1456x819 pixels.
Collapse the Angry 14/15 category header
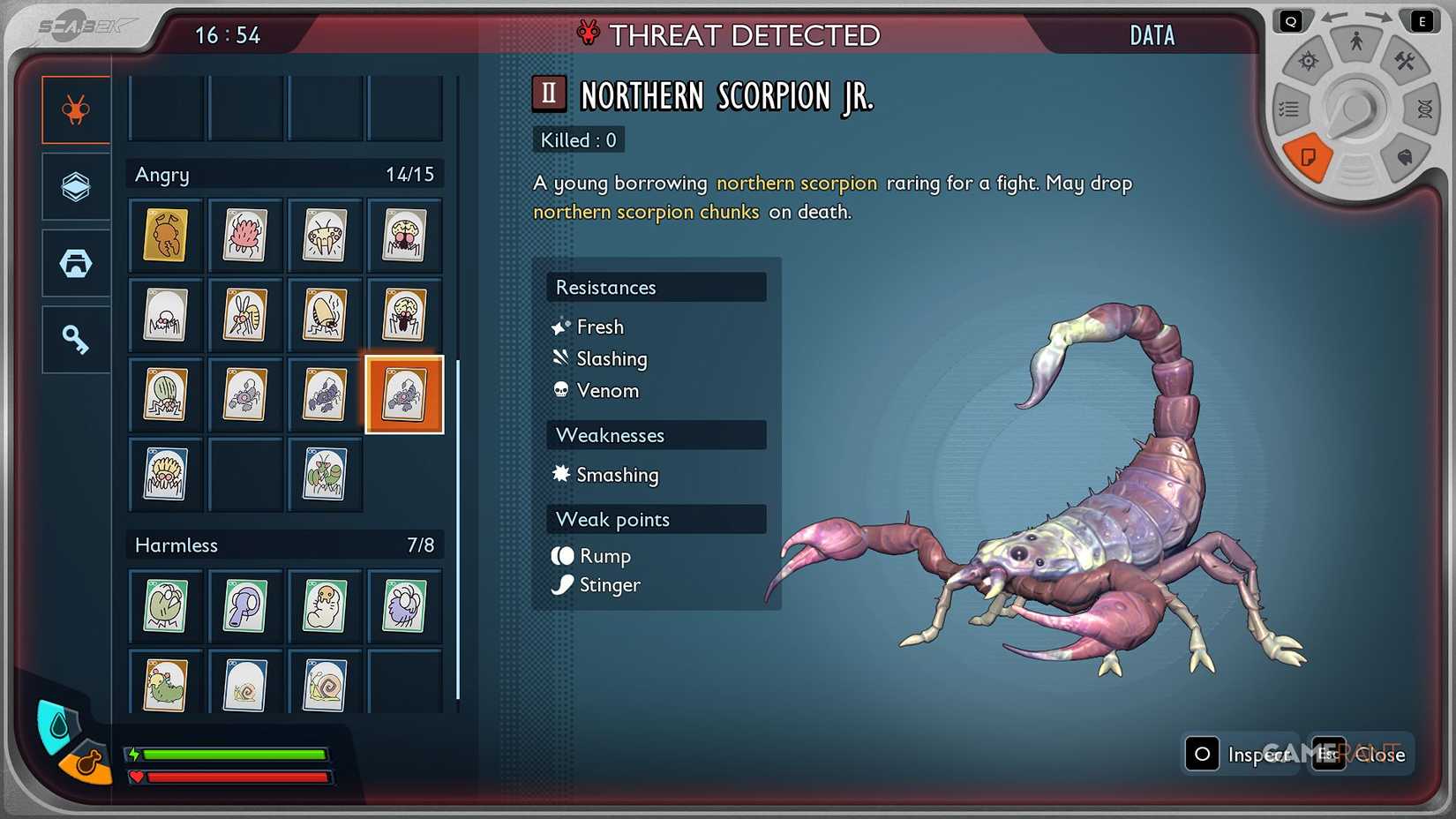284,174
